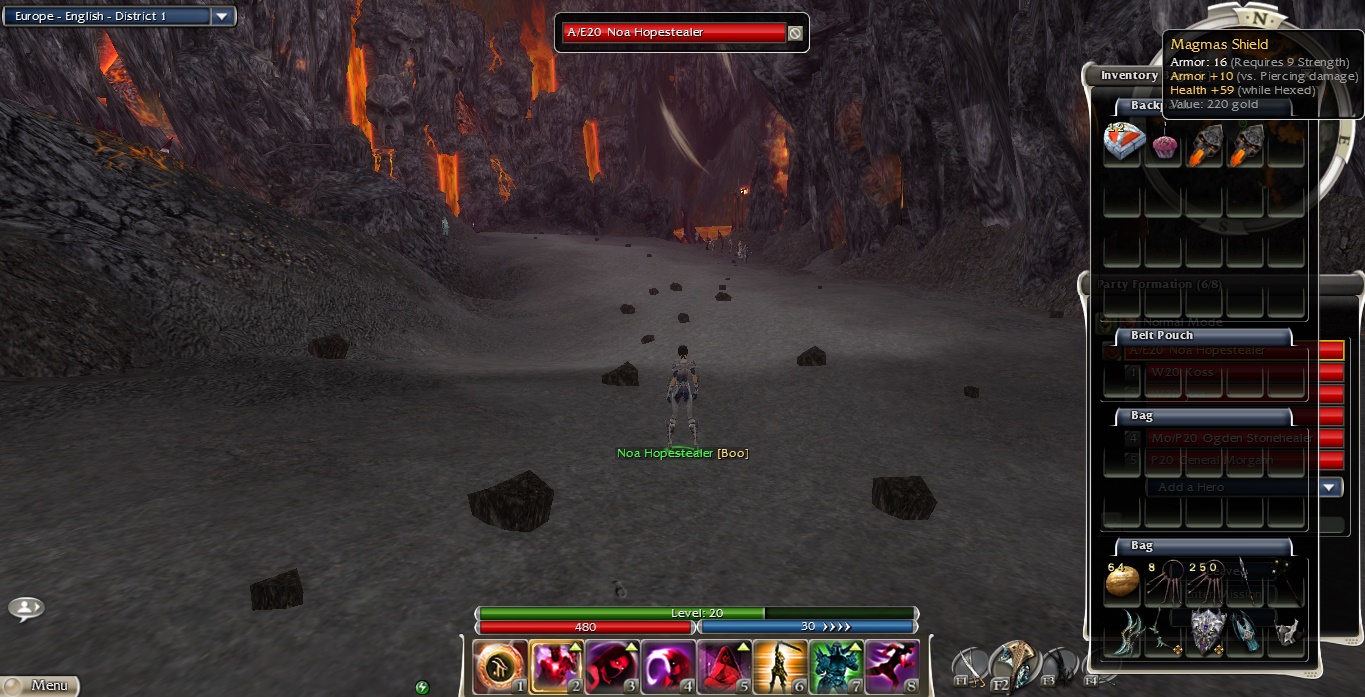The width and height of the screenshot is (1365, 697).
Task: Pick the silver mask item in the bag
Action: pyautogui.click(x=1286, y=632)
